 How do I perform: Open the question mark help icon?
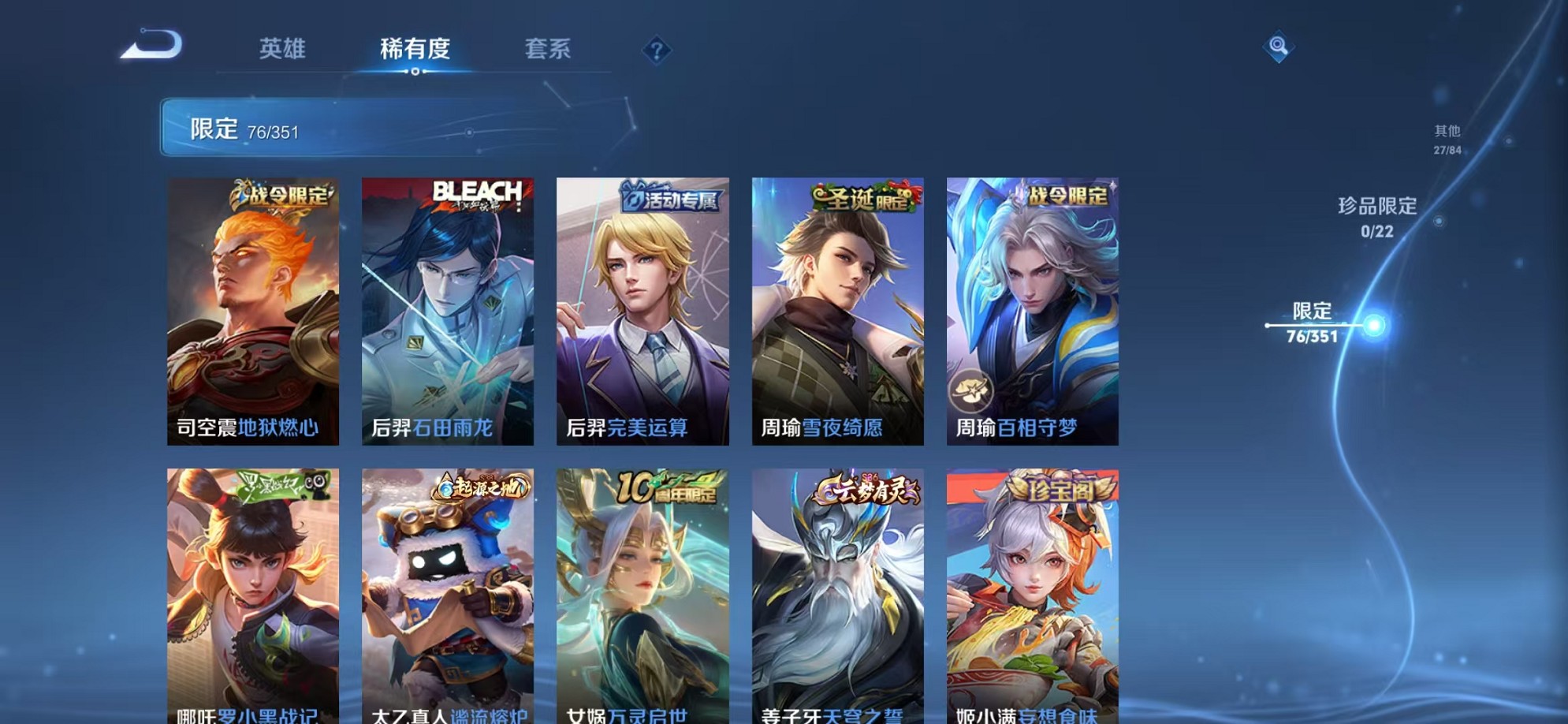click(x=659, y=50)
